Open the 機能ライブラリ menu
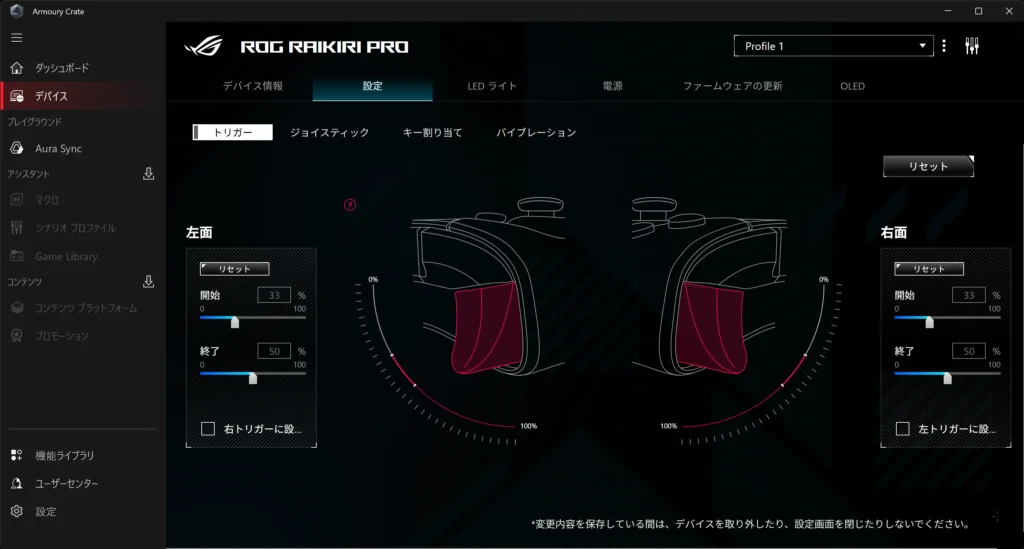Viewport: 1024px width, 549px height. (x=65, y=456)
